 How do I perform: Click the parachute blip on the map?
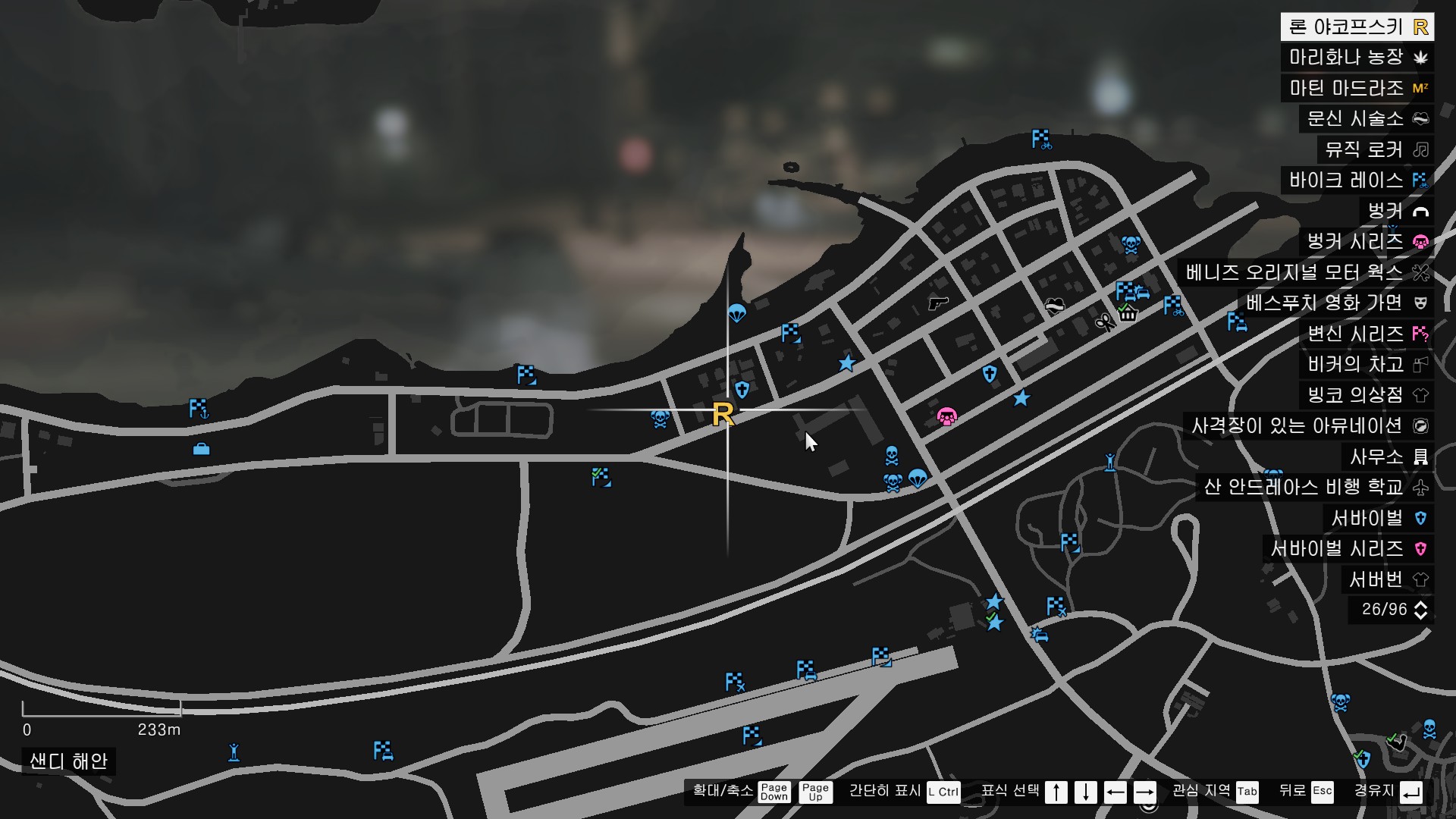click(739, 310)
